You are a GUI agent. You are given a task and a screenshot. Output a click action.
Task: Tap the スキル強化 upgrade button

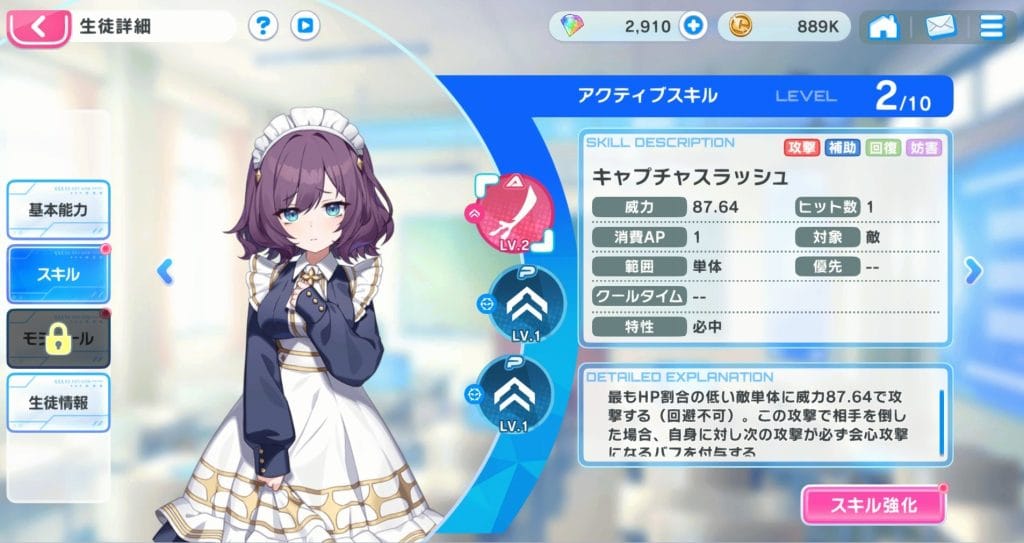873,505
